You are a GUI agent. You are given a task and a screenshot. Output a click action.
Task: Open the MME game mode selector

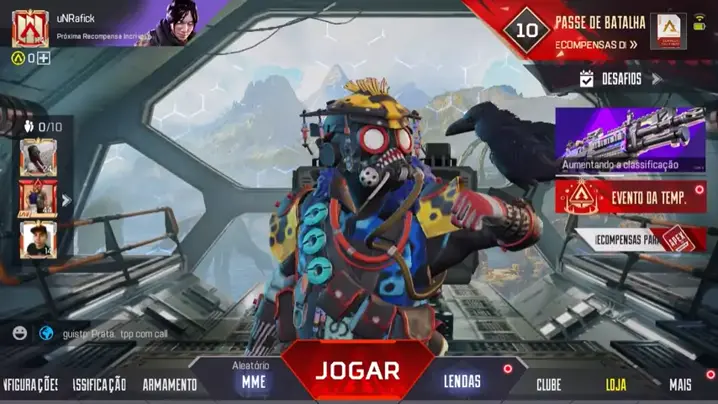point(252,381)
